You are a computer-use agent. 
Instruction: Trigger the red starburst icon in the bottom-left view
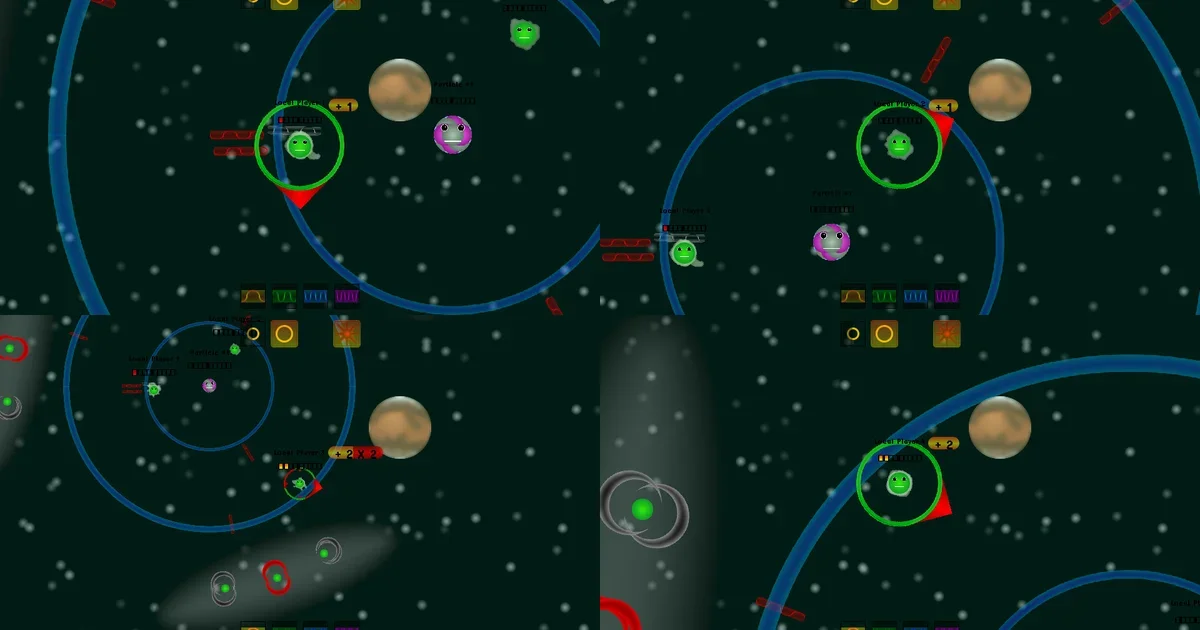click(347, 334)
